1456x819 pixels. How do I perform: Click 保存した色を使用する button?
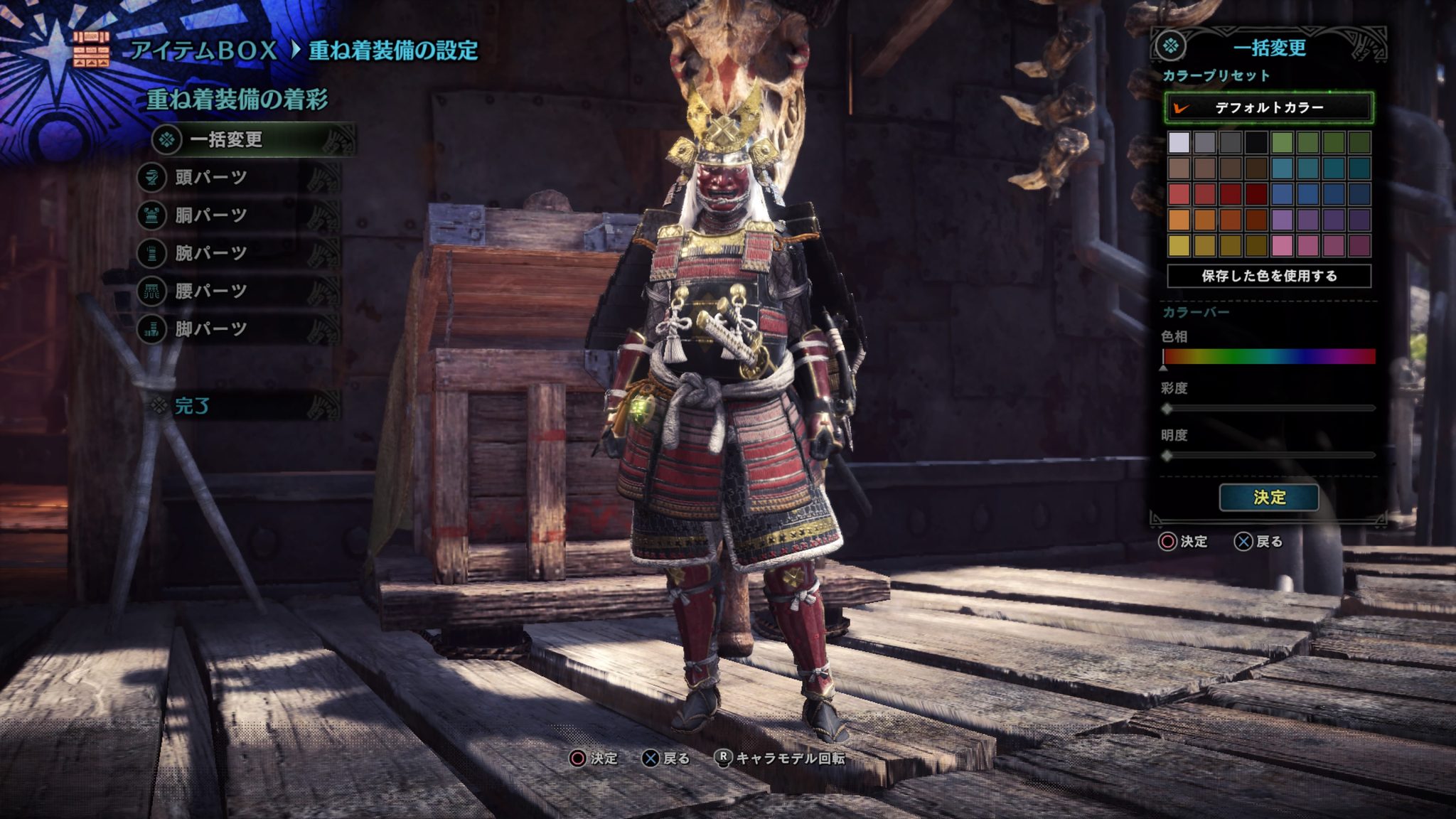click(x=1269, y=276)
